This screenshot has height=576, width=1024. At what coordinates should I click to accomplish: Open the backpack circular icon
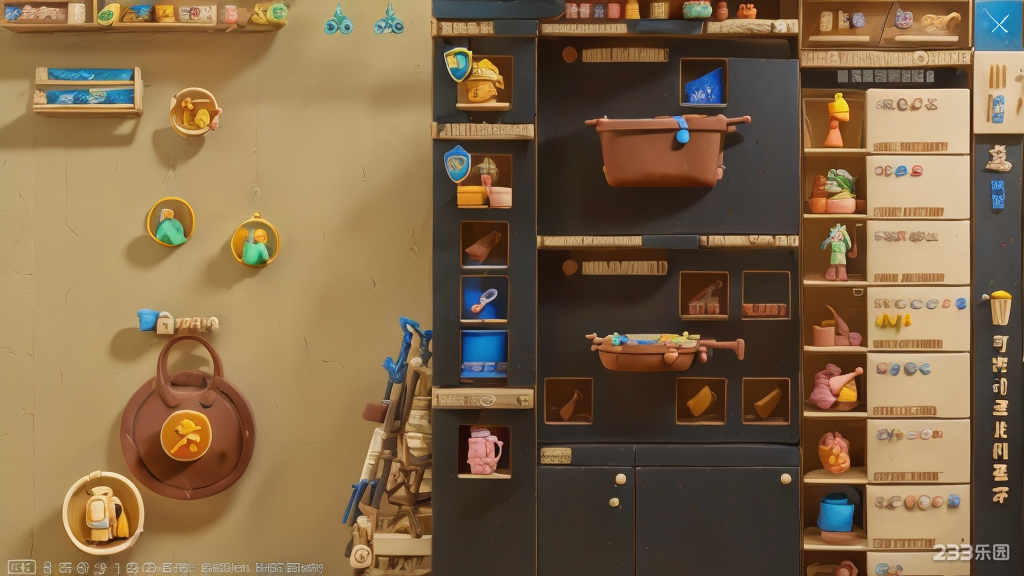[103, 512]
